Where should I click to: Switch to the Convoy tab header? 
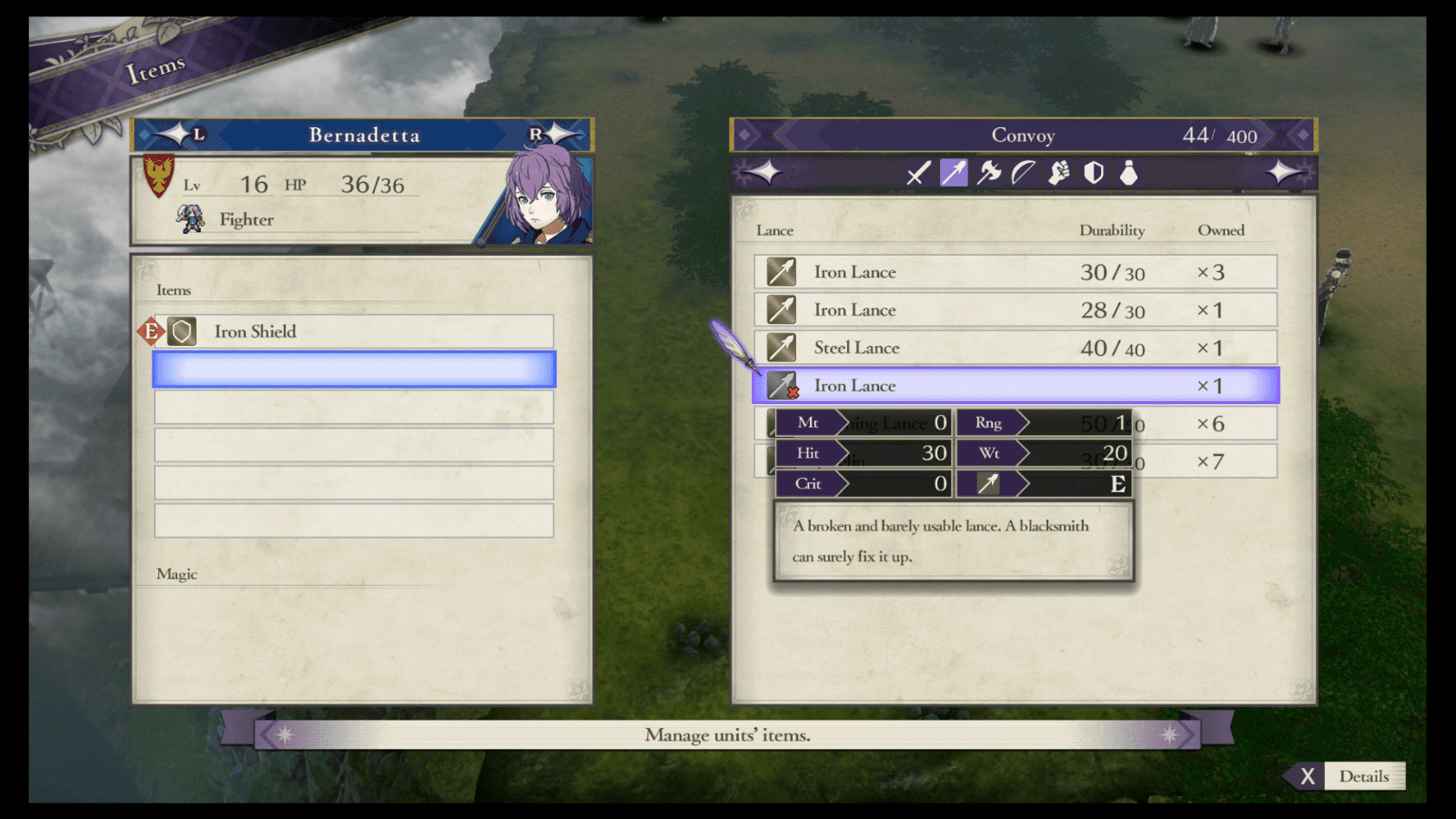point(1023,134)
